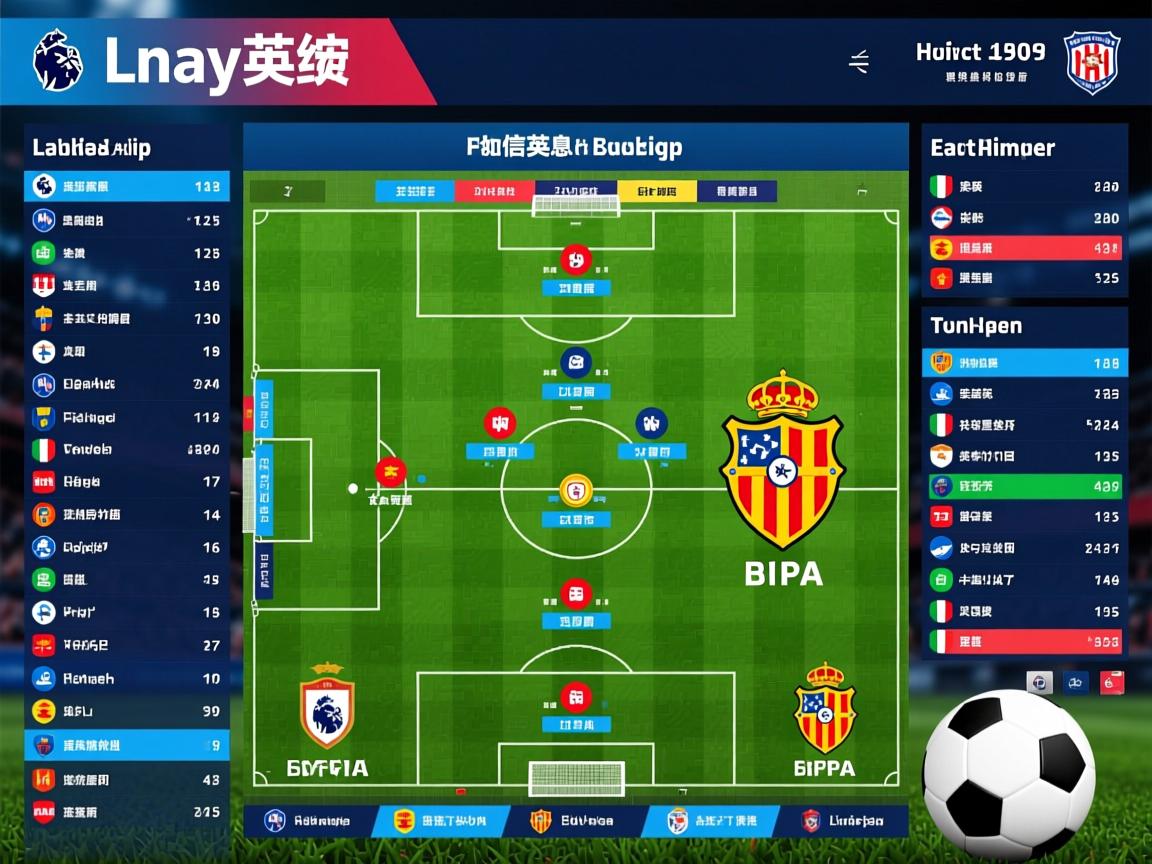Viewport: 1152px width, 864px height.
Task: Open the club crest in the top-right header
Action: (1091, 62)
